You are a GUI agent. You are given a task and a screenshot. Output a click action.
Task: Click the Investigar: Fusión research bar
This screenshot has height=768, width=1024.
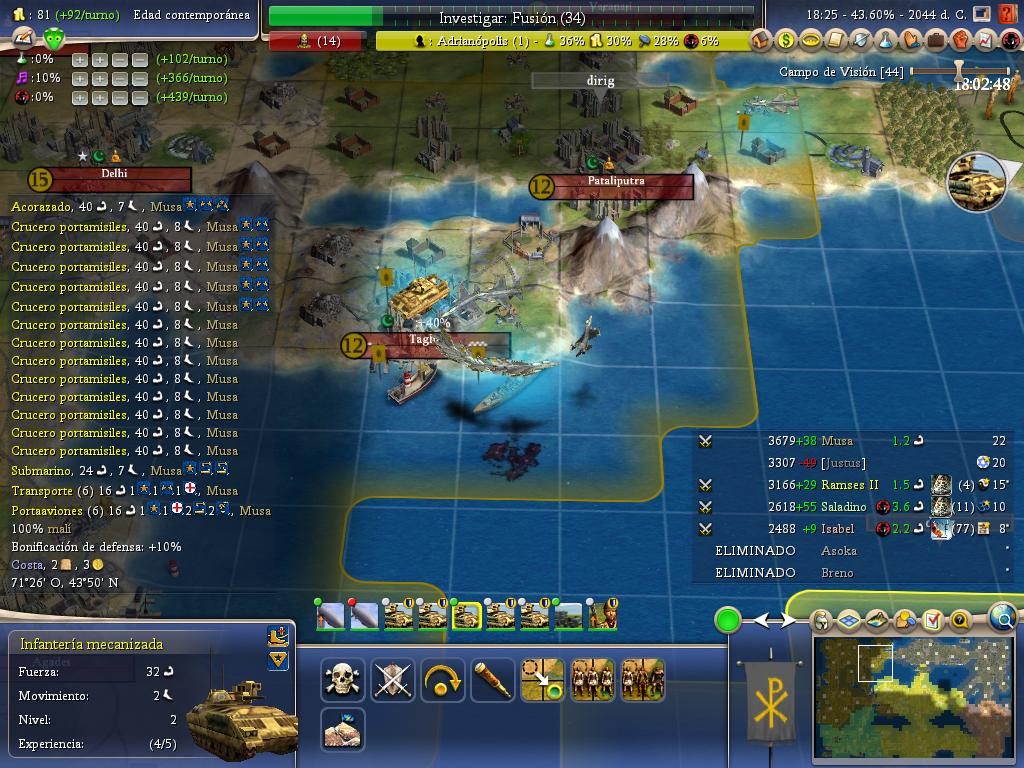click(x=512, y=17)
